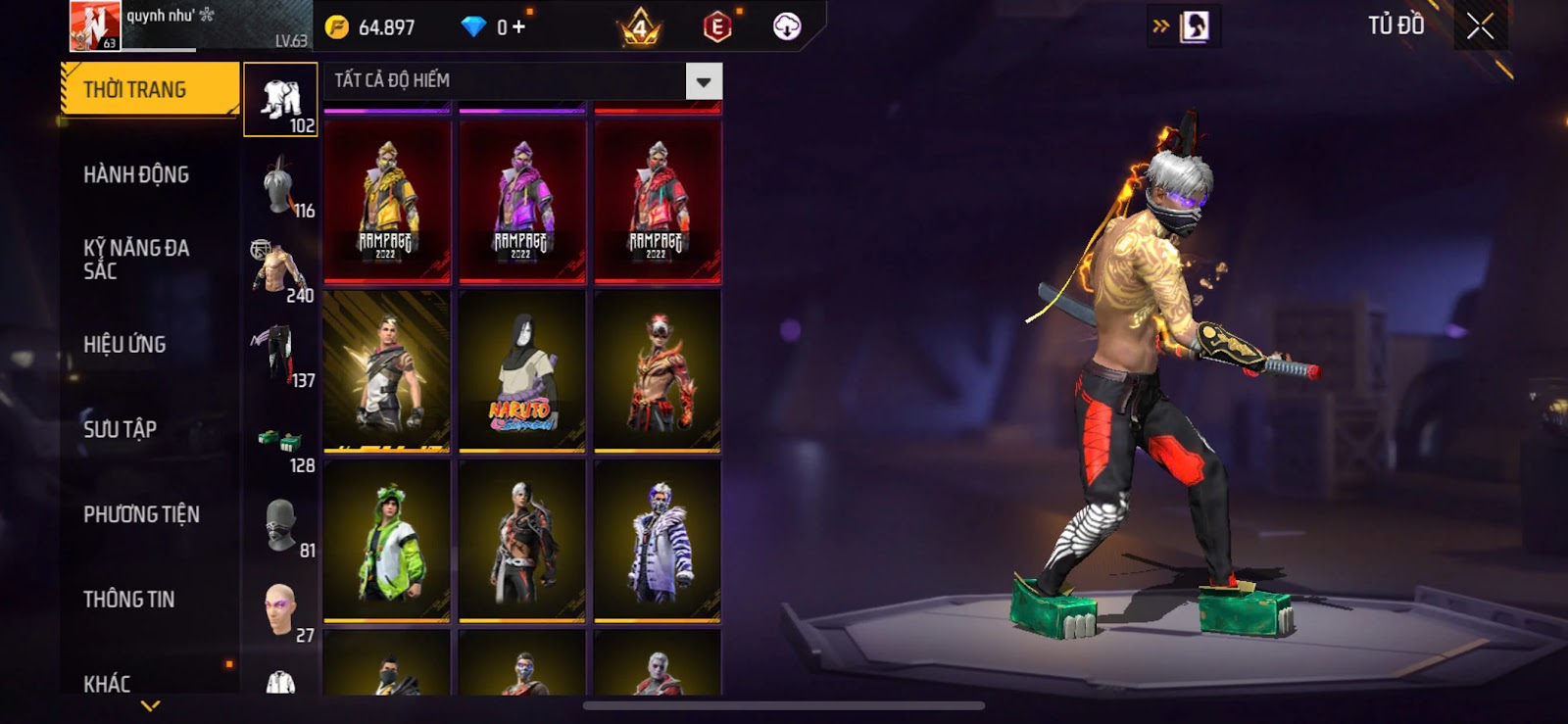This screenshot has width=1568, height=724.
Task: Expand the TẤT CẢ ĐỘ HIẾM rarity dropdown
Action: coord(703,82)
